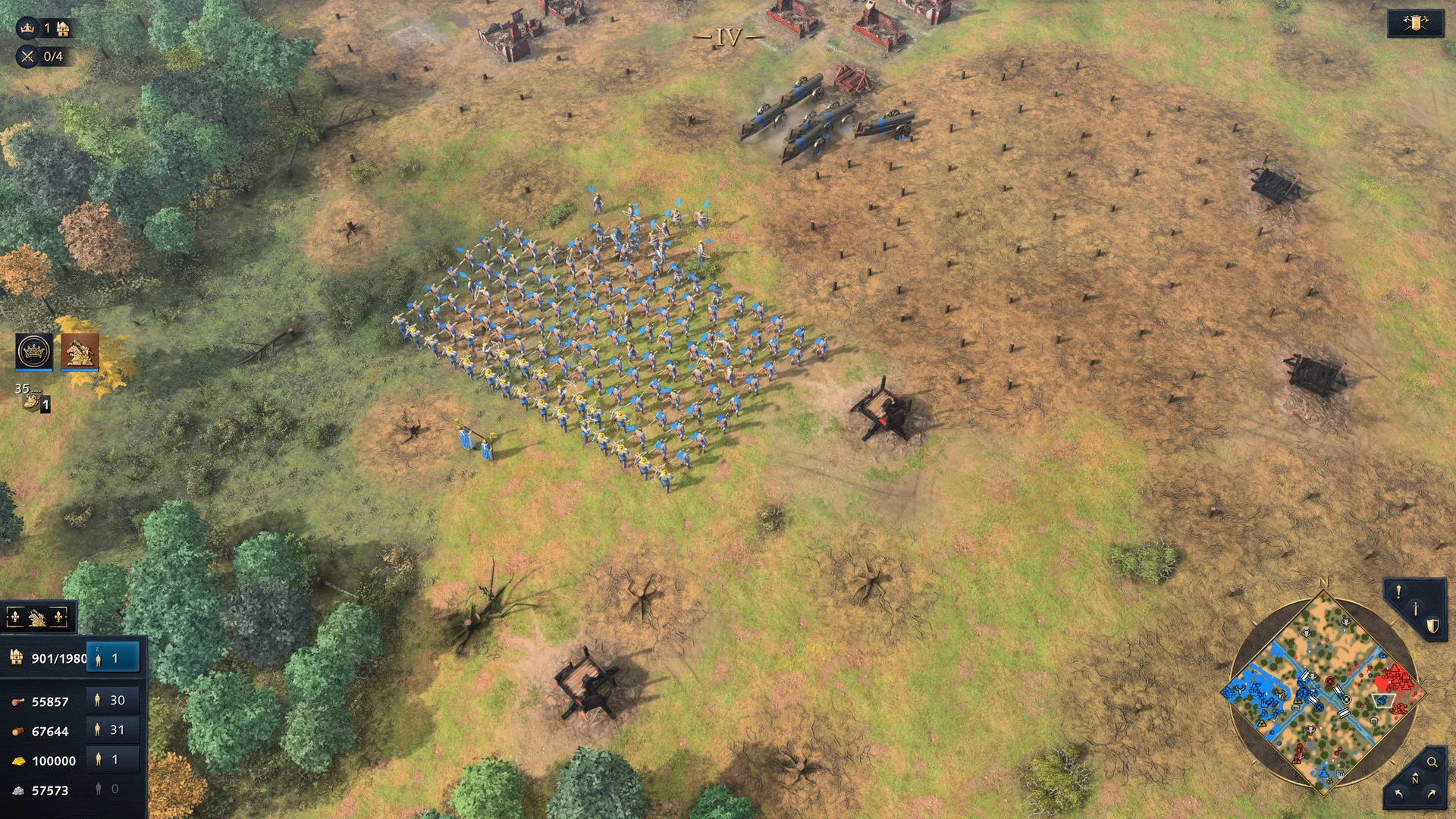Click the minimap
The height and width of the screenshot is (819, 1456).
(1323, 692)
